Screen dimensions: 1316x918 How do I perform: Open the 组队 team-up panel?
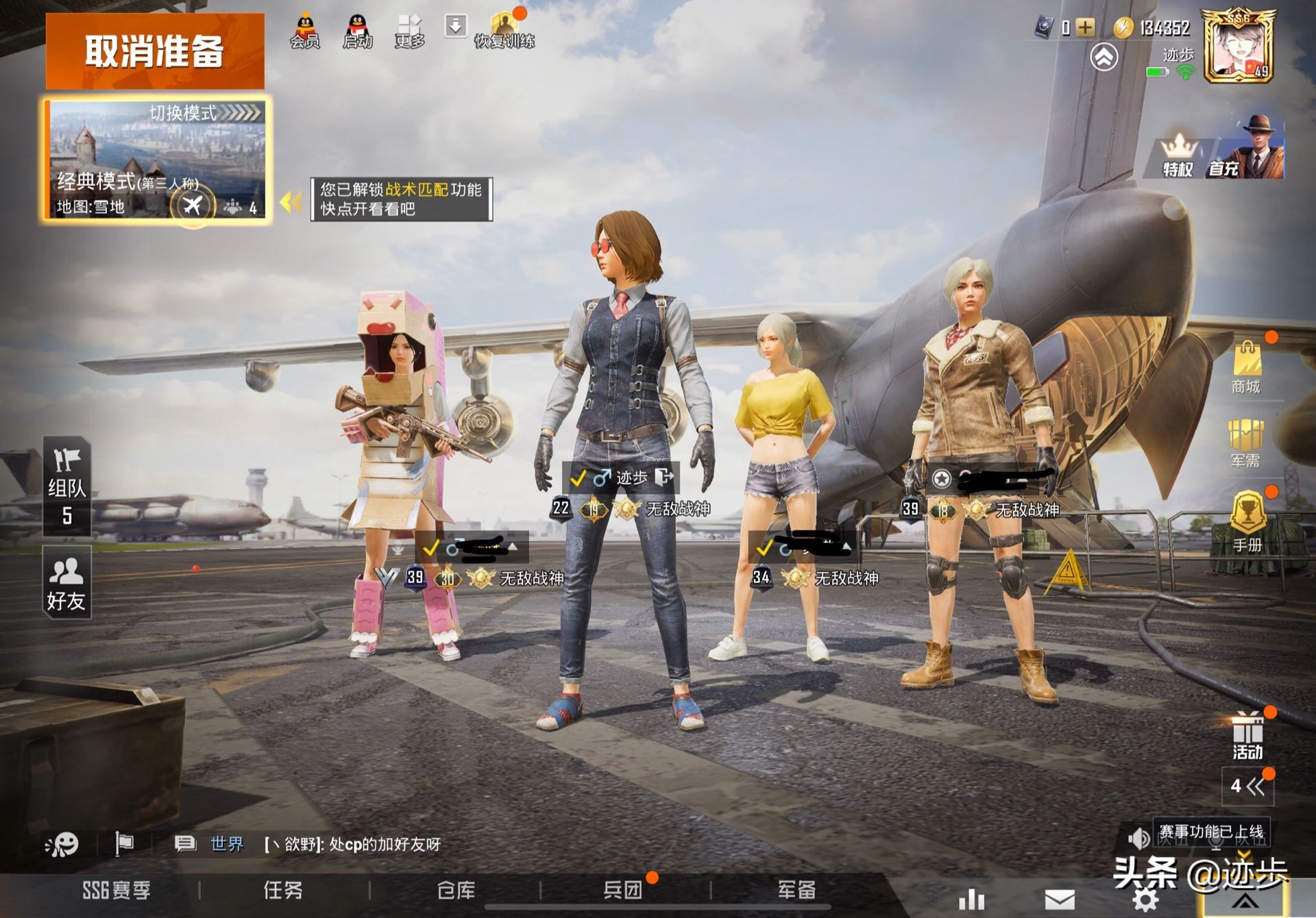click(x=66, y=485)
